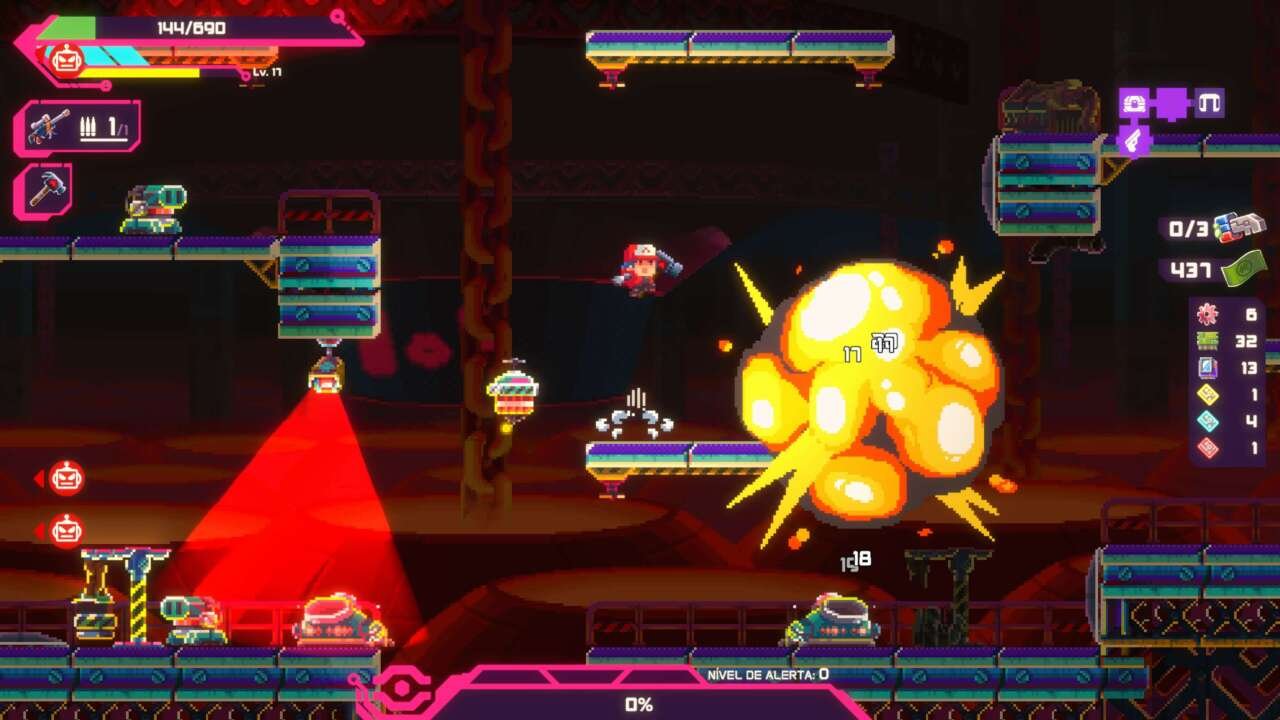Select the magnet room on the minimap
Screen dimensions: 1280x720
coord(1210,103)
